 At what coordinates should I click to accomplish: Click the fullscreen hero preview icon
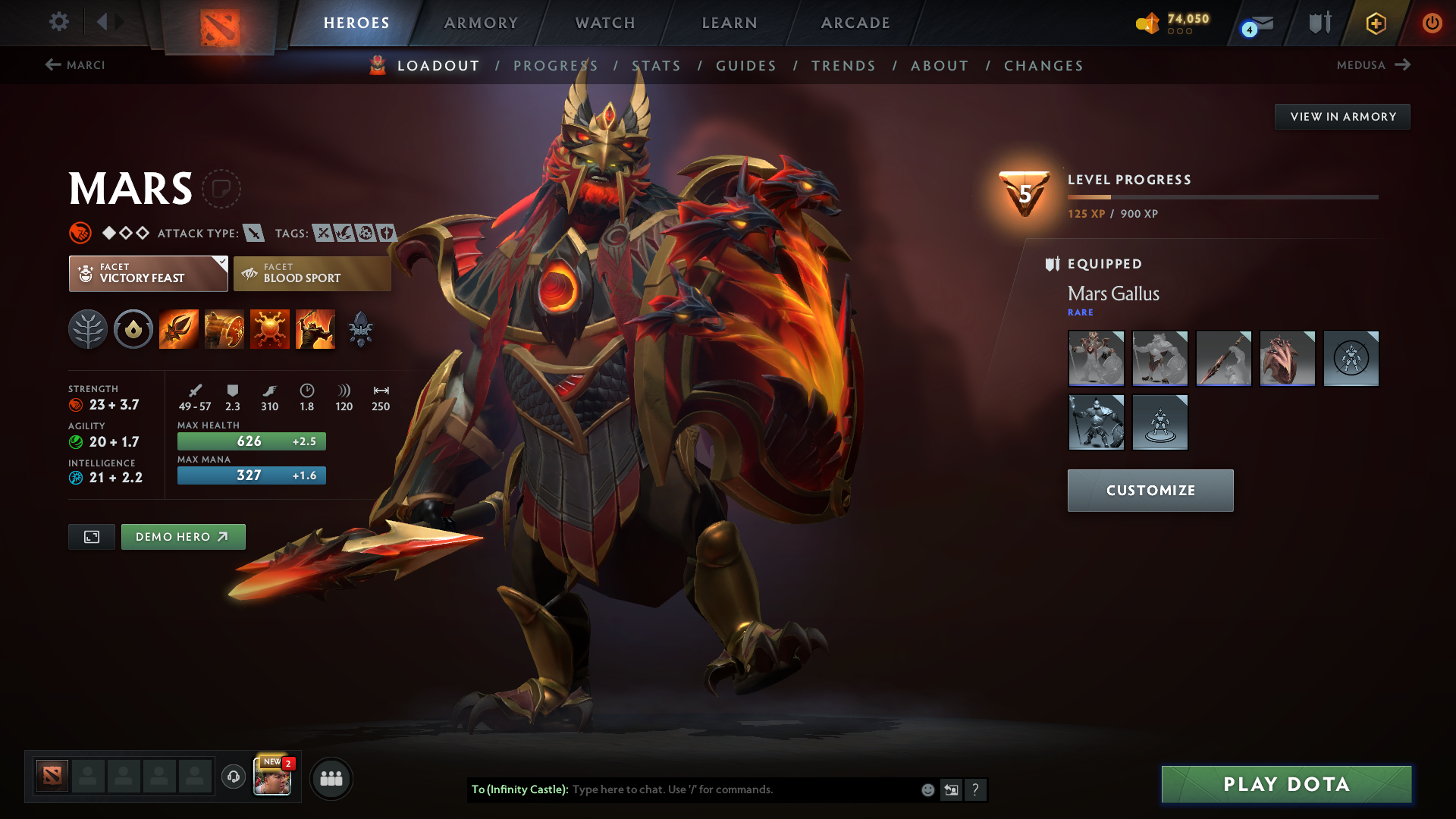91,536
